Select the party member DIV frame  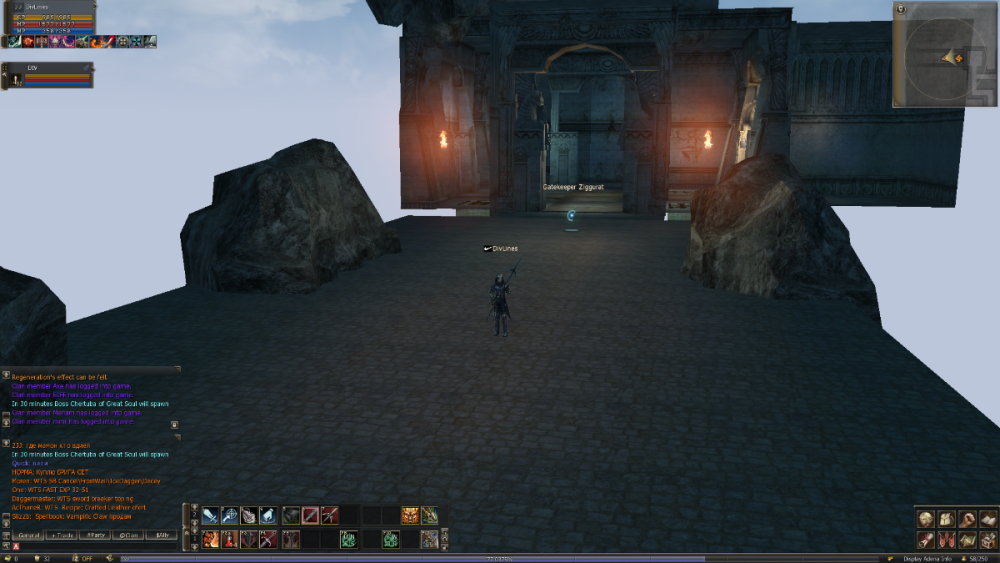pos(48,75)
